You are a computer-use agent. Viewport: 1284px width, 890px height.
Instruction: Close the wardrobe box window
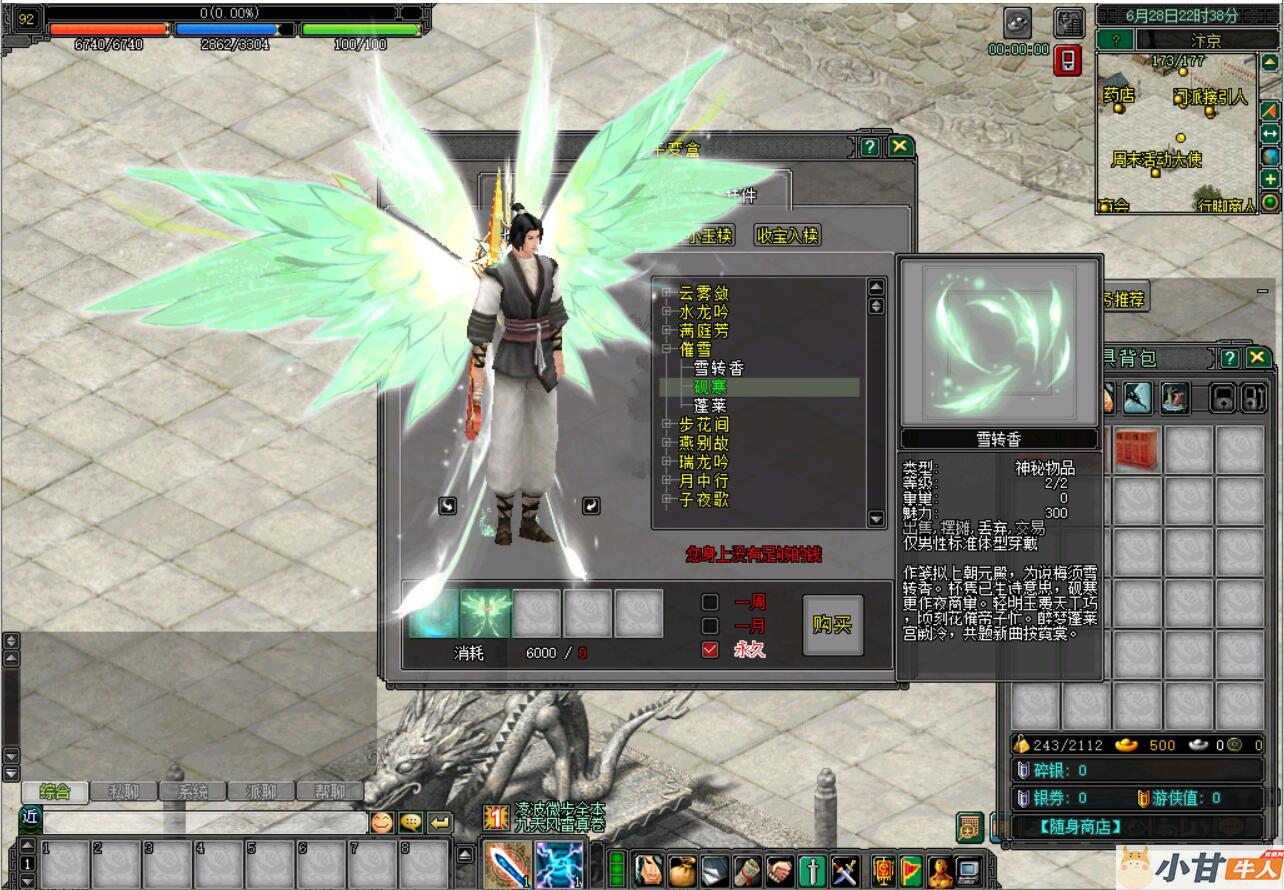coord(900,147)
